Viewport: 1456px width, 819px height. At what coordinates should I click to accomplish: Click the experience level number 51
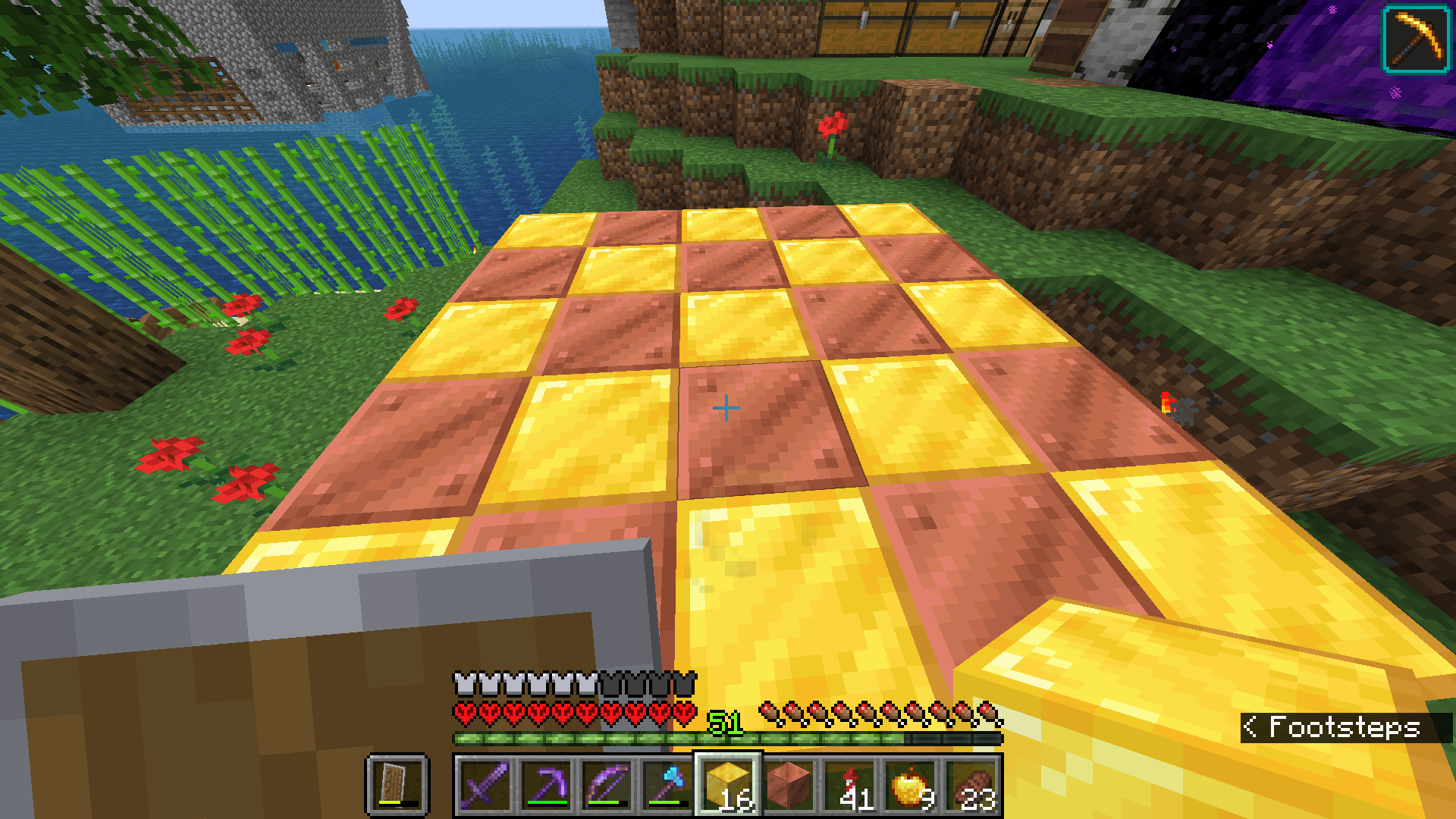click(x=725, y=723)
